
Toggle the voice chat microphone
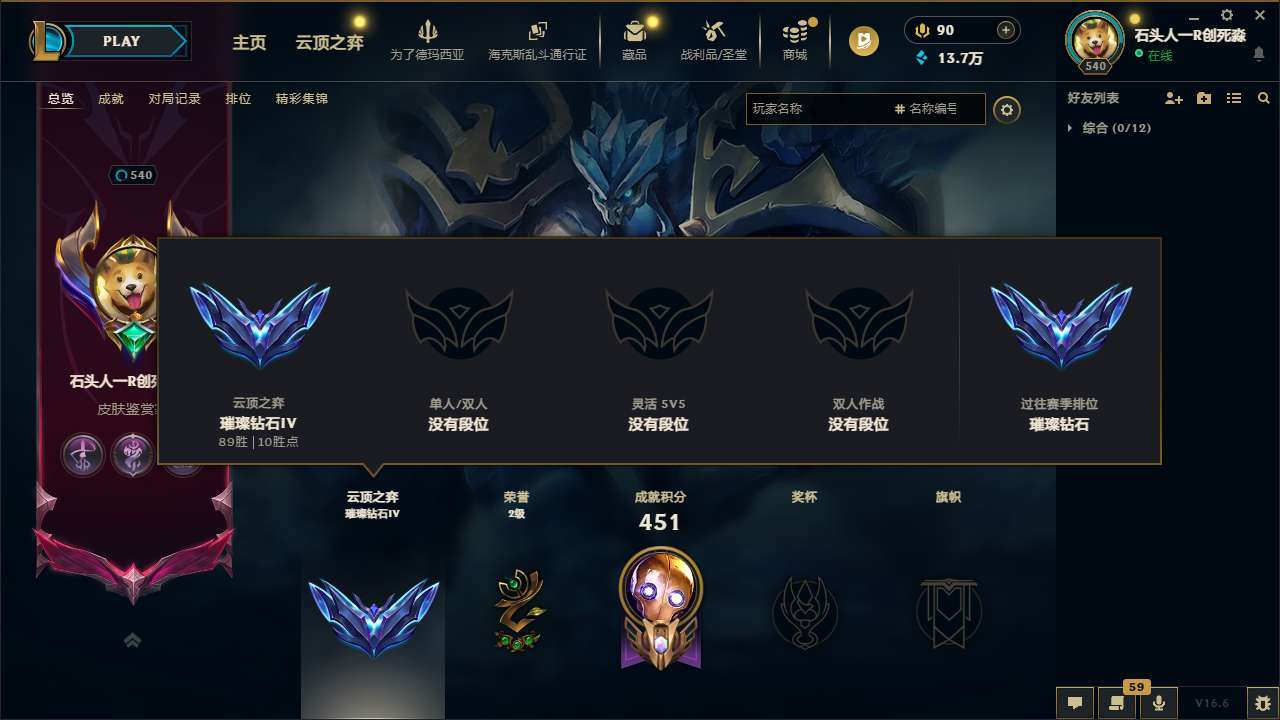point(1159,703)
